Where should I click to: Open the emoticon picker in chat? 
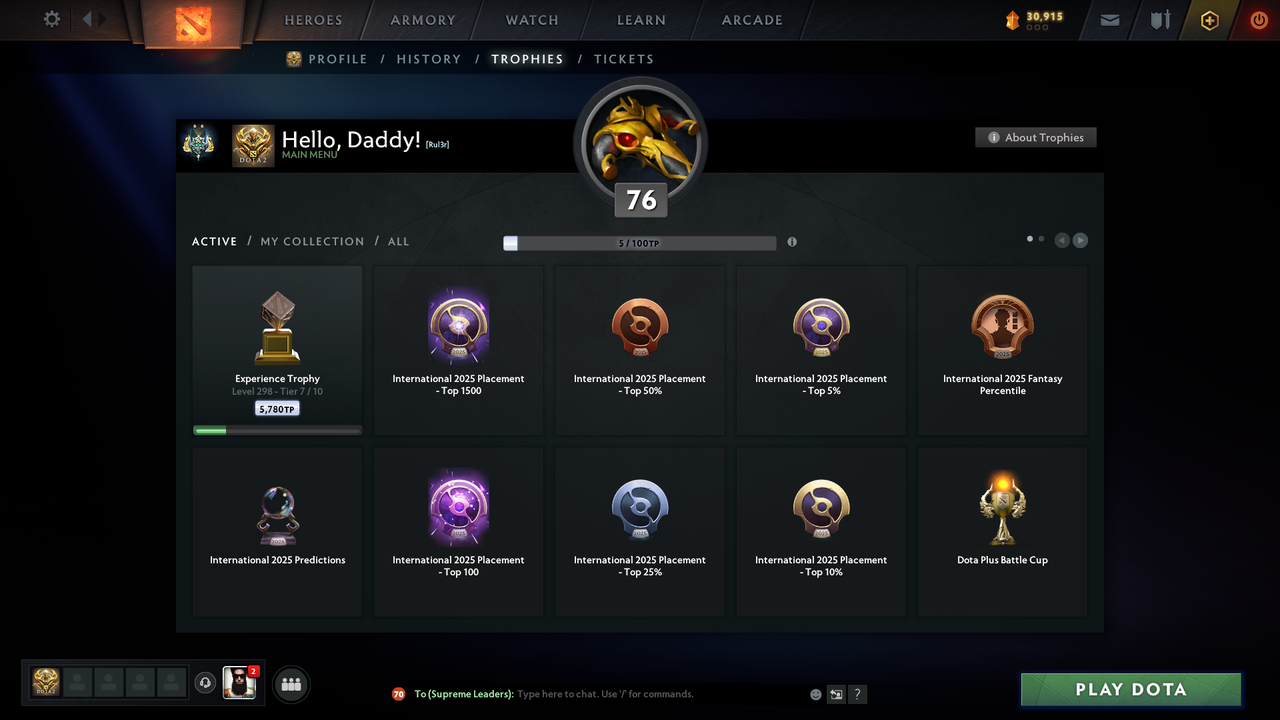tap(816, 693)
